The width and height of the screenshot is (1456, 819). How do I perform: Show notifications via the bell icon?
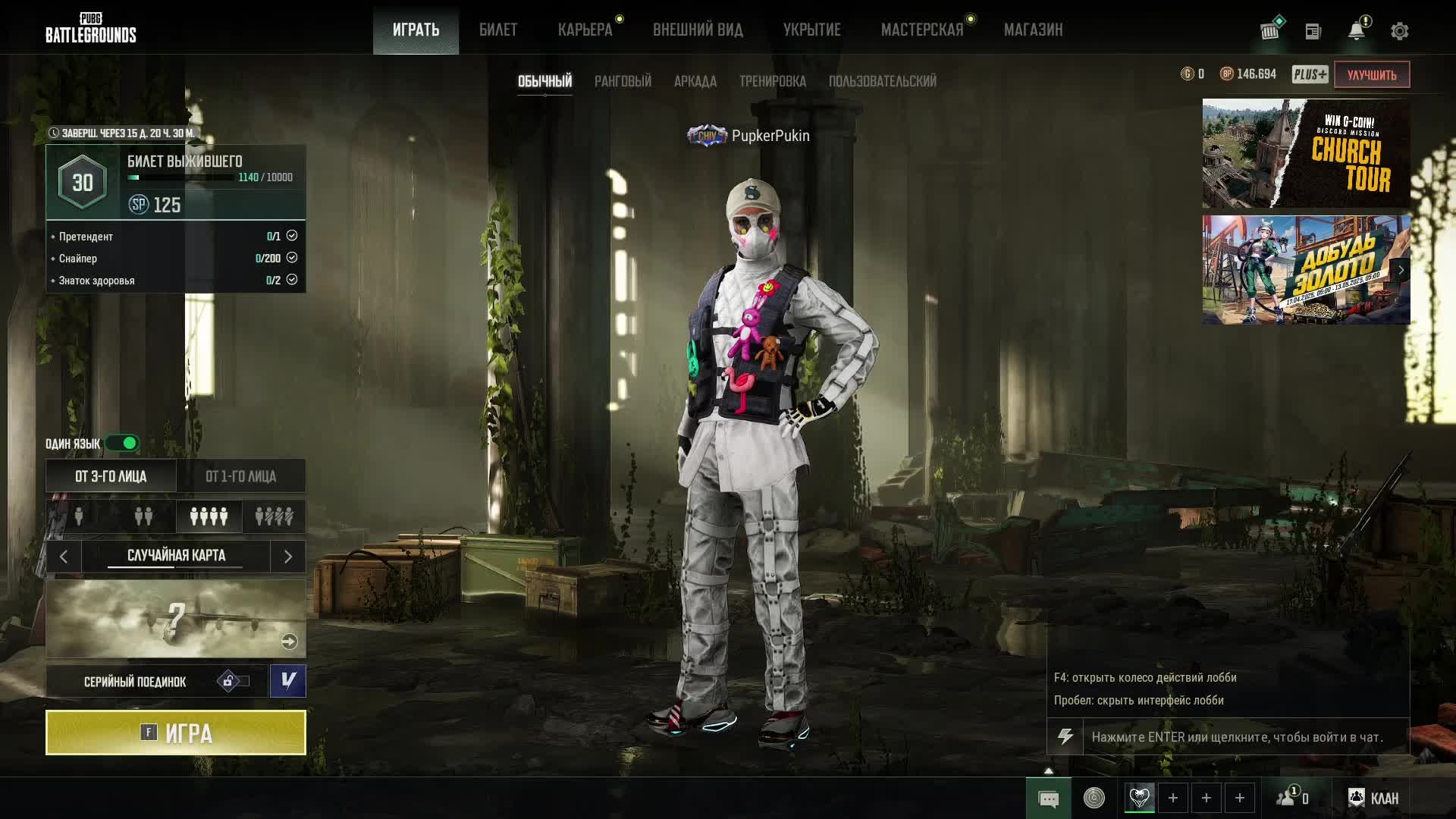1356,31
